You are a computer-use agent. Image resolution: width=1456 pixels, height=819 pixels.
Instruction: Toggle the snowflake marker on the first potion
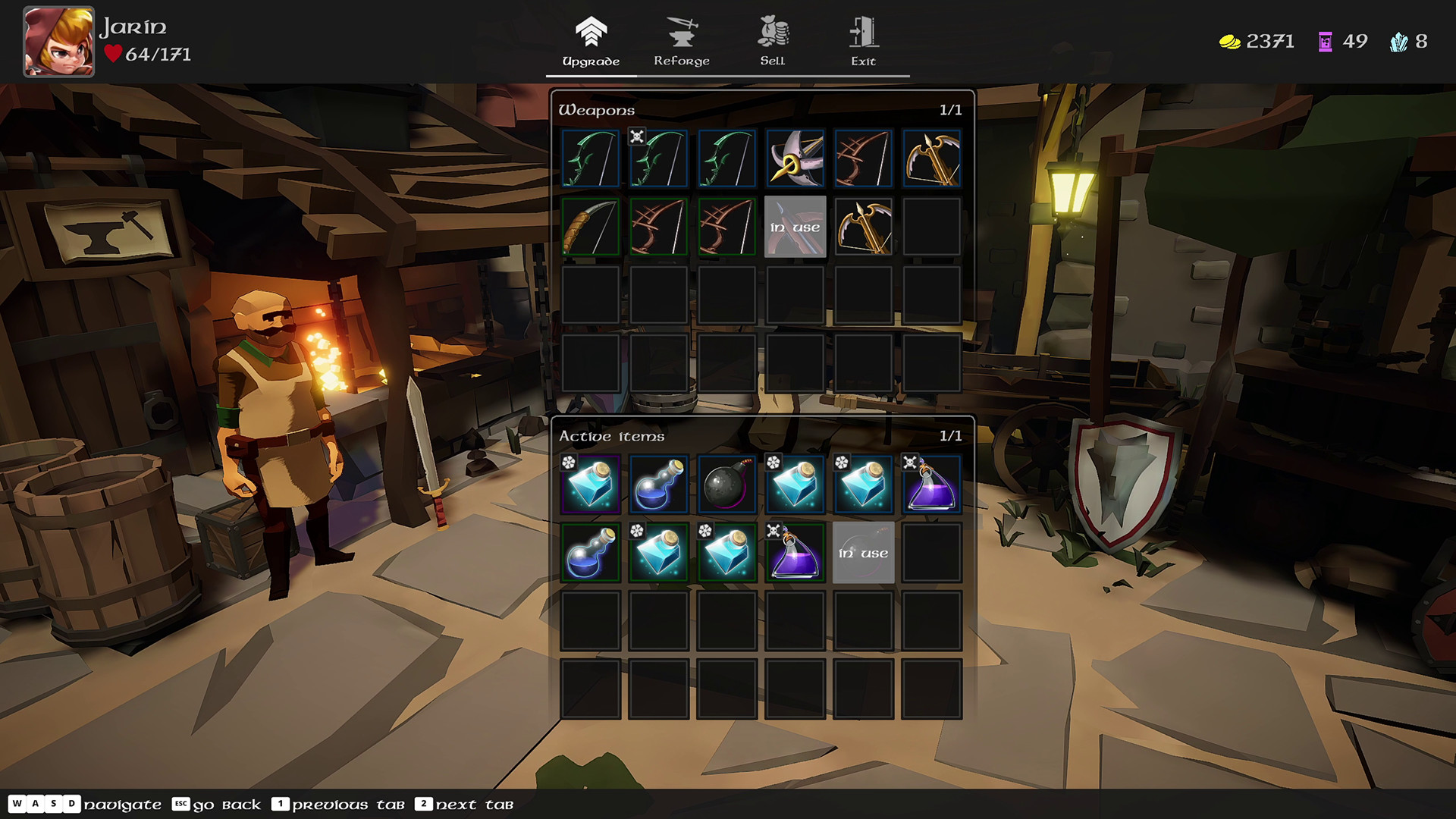(x=570, y=462)
